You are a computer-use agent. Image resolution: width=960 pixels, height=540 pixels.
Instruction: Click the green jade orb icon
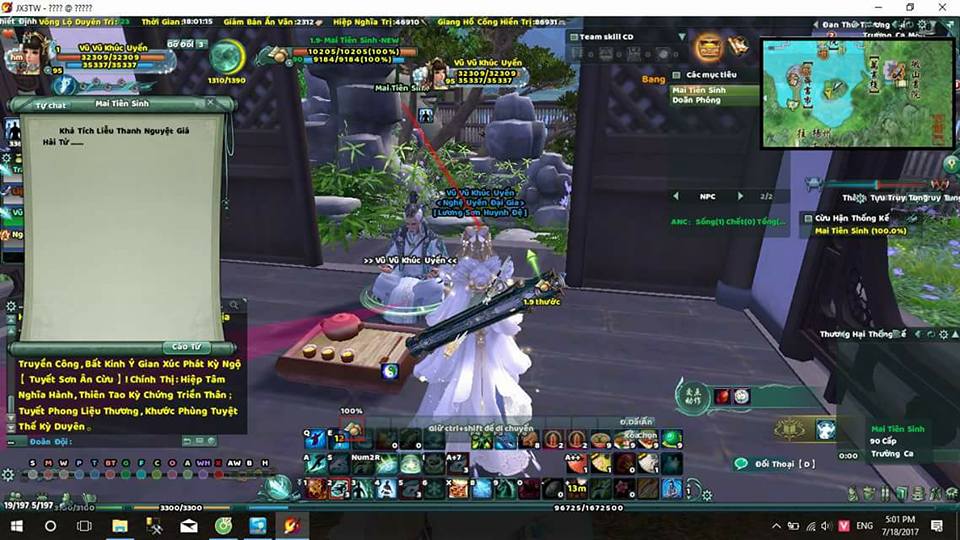[x=225, y=56]
